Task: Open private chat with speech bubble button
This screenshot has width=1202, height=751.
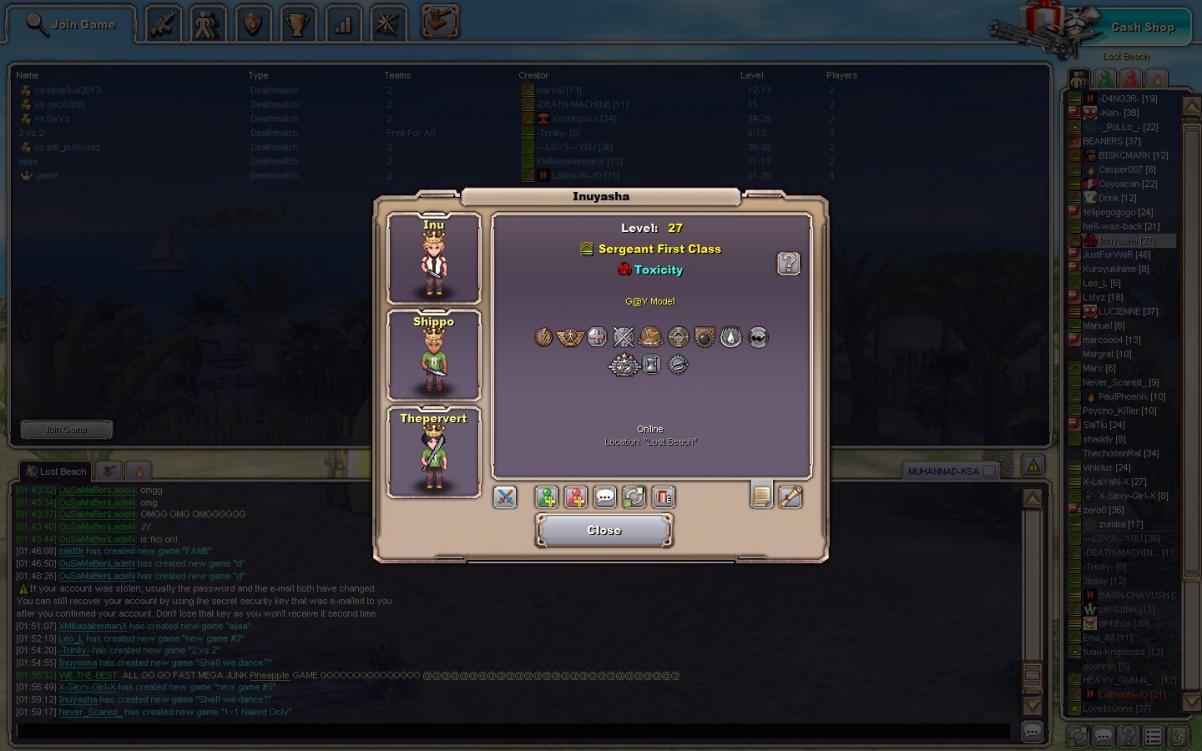Action: [605, 496]
